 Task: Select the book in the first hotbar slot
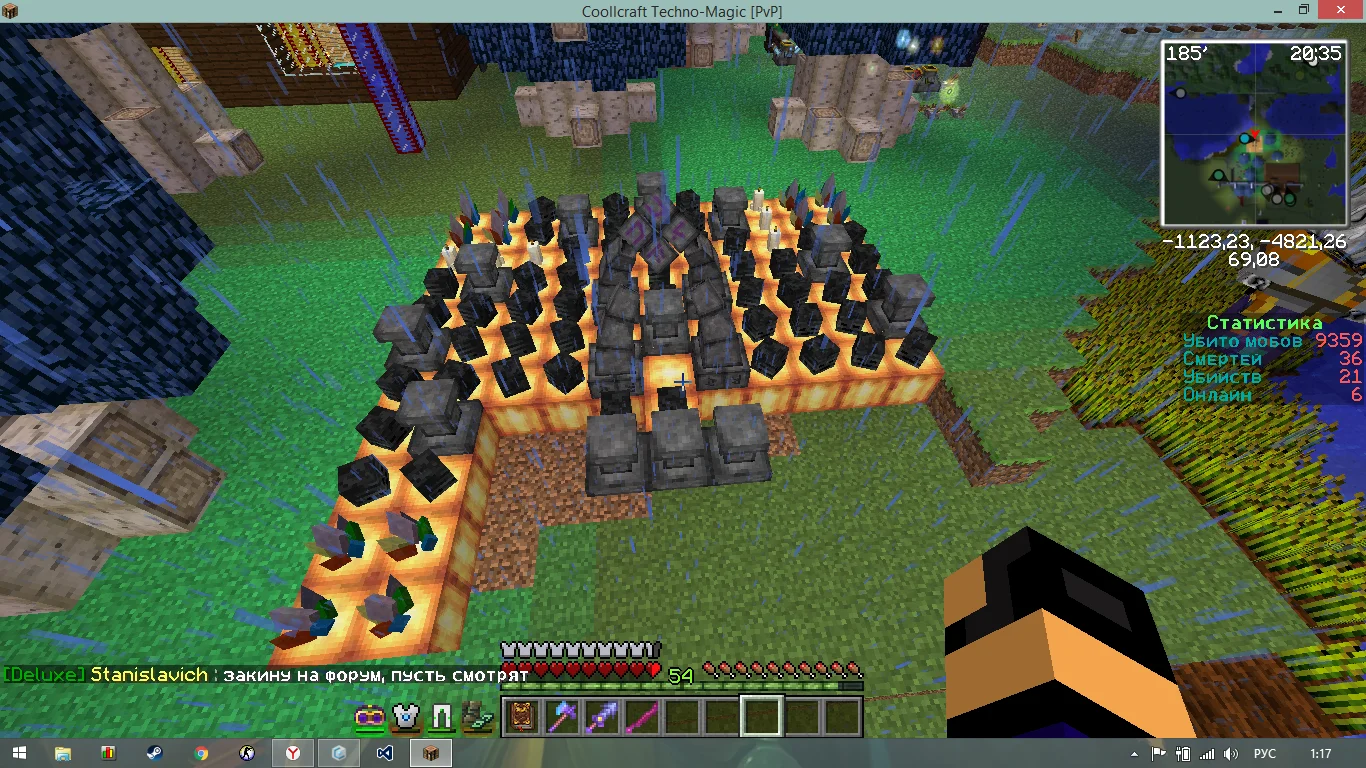522,716
